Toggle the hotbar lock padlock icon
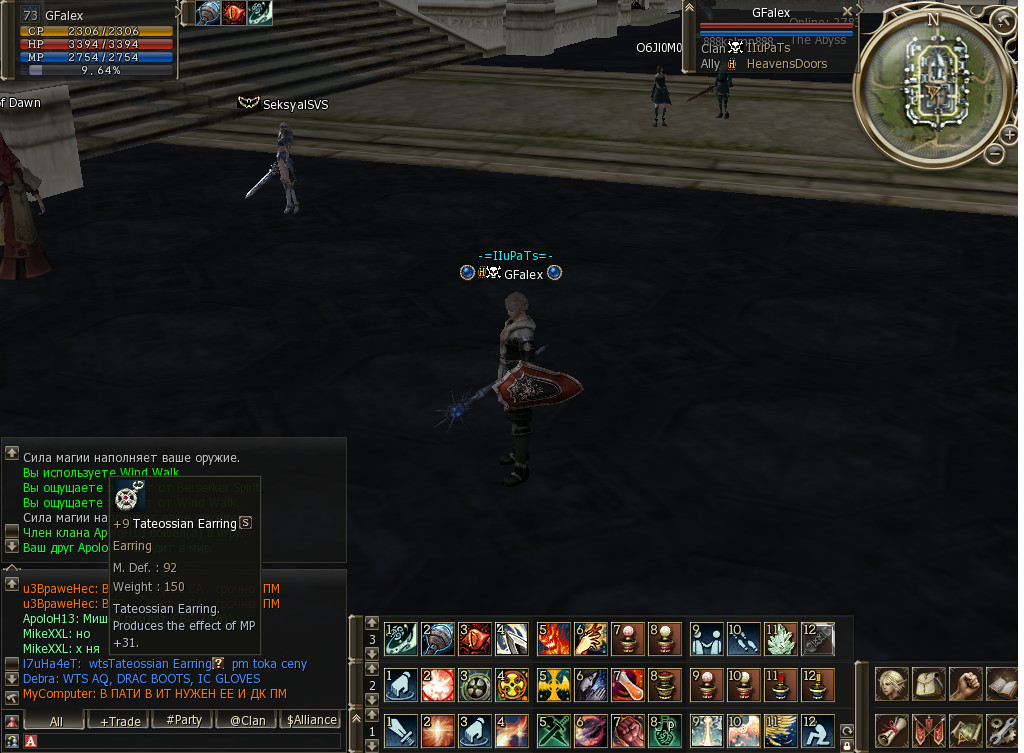Screen dimensions: 1024x753 [x=847, y=744]
